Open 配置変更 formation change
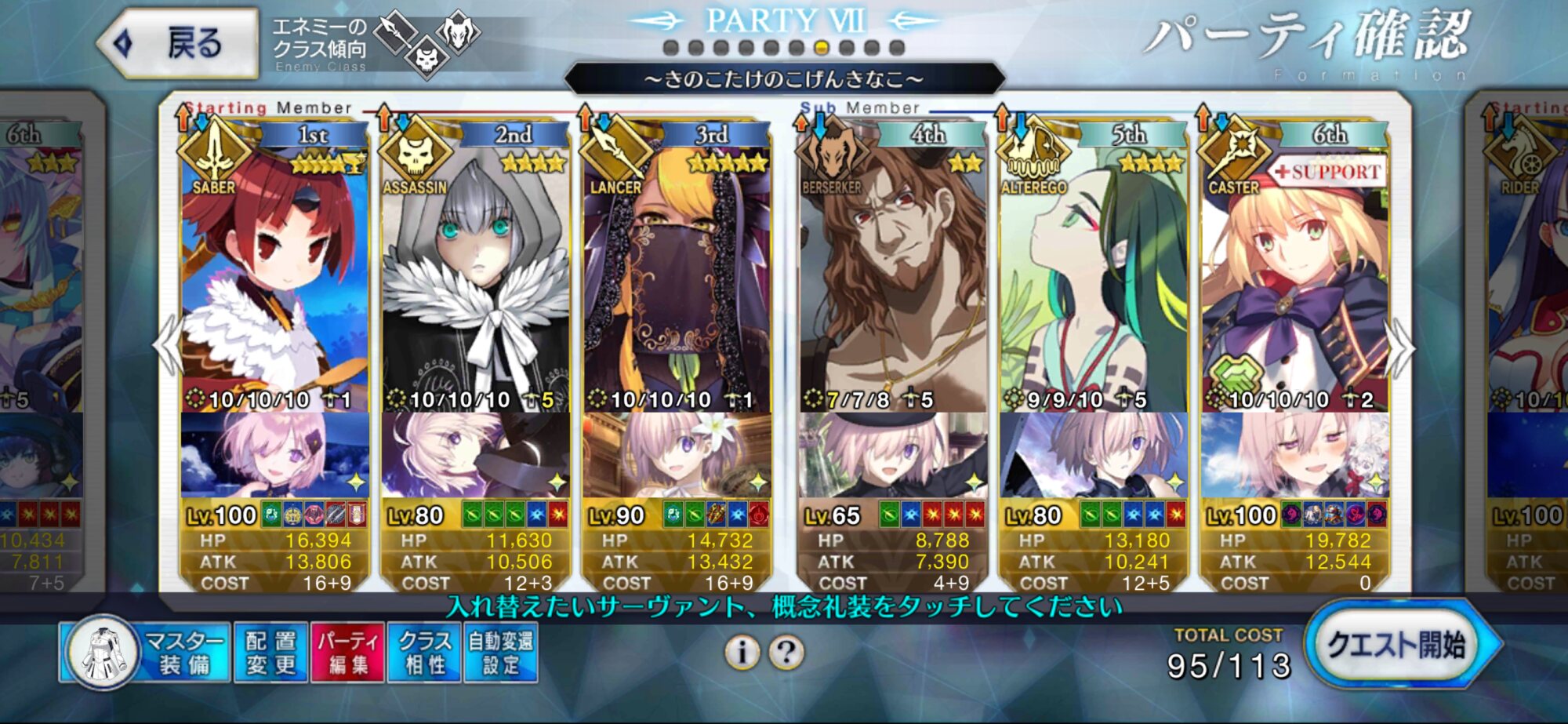The width and height of the screenshot is (1568, 724). pyautogui.click(x=270, y=653)
